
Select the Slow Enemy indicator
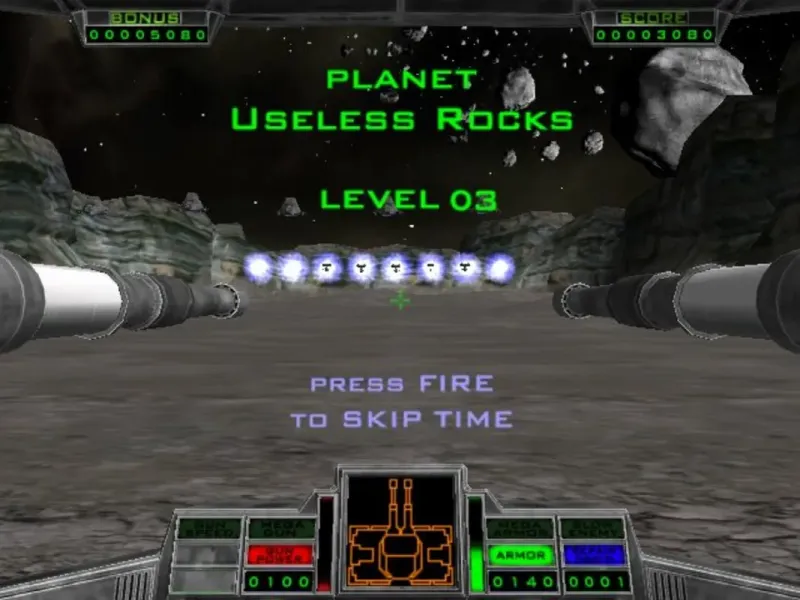(593, 530)
